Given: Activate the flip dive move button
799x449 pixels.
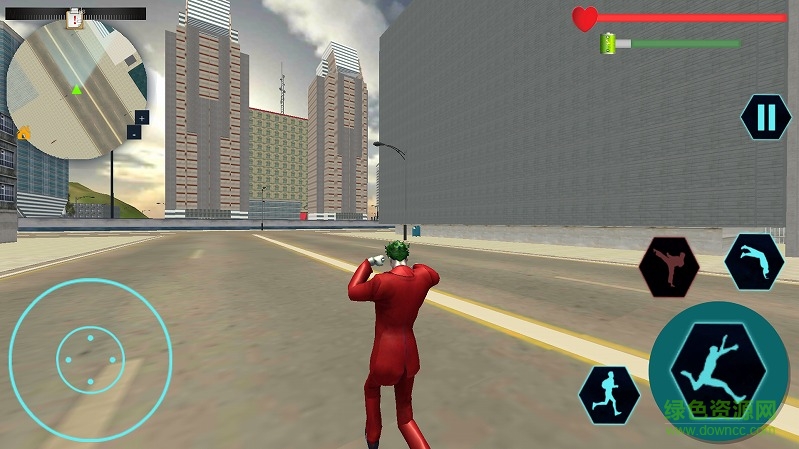Looking at the screenshot, I should pyautogui.click(x=753, y=263).
